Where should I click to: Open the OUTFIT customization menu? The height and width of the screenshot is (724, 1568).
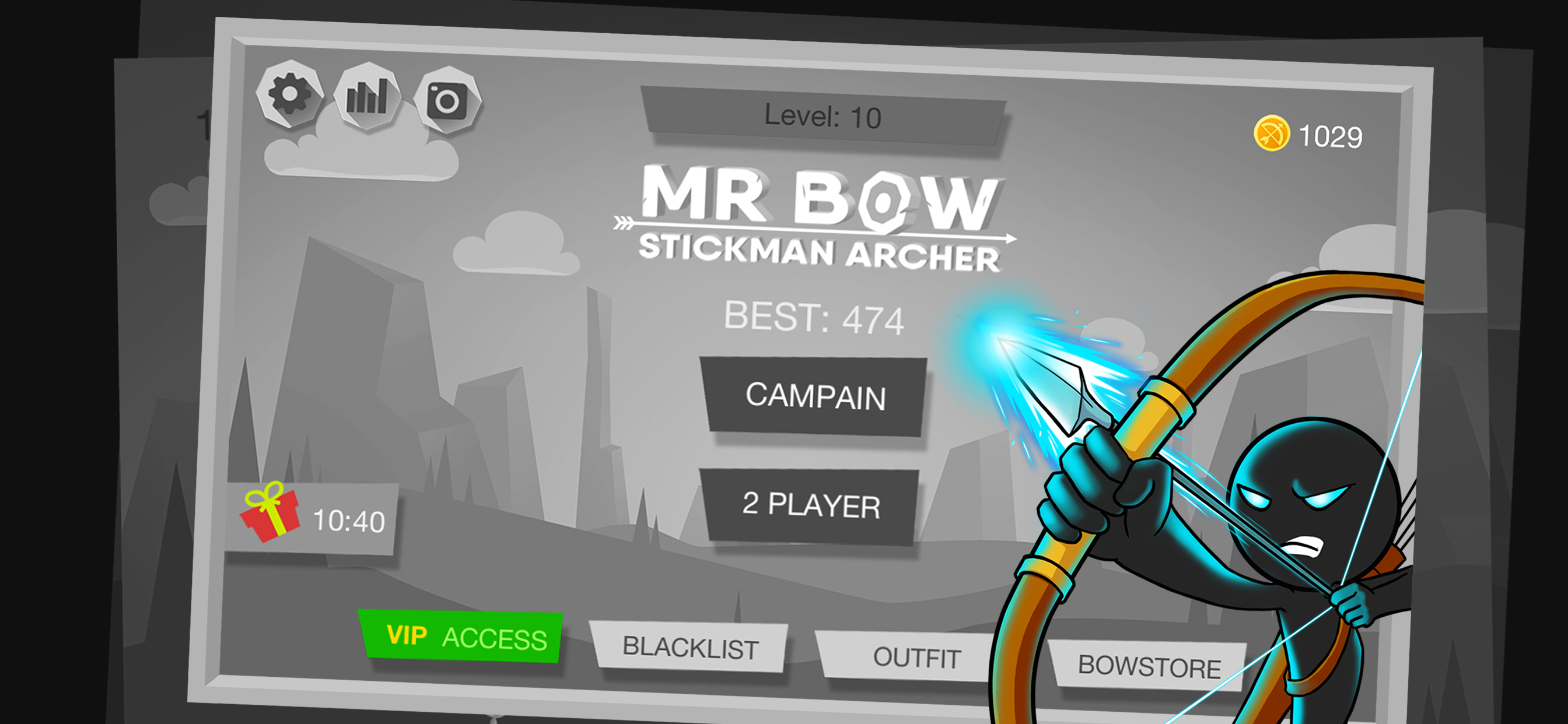click(916, 657)
